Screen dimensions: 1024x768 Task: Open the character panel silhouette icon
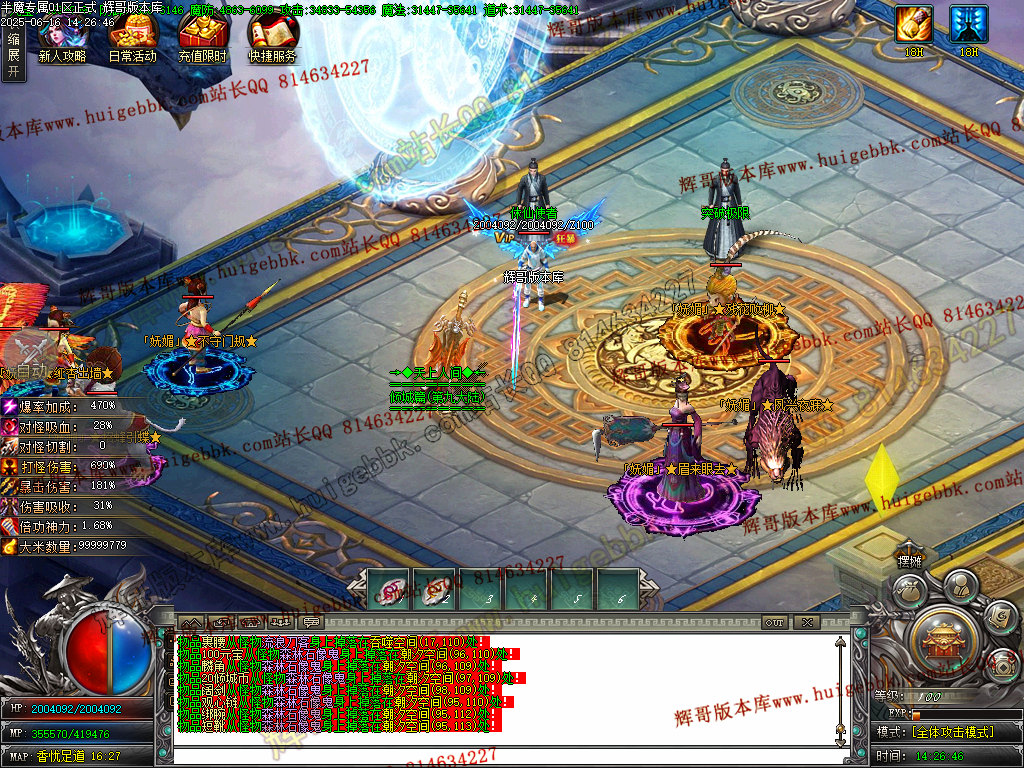click(x=960, y=583)
